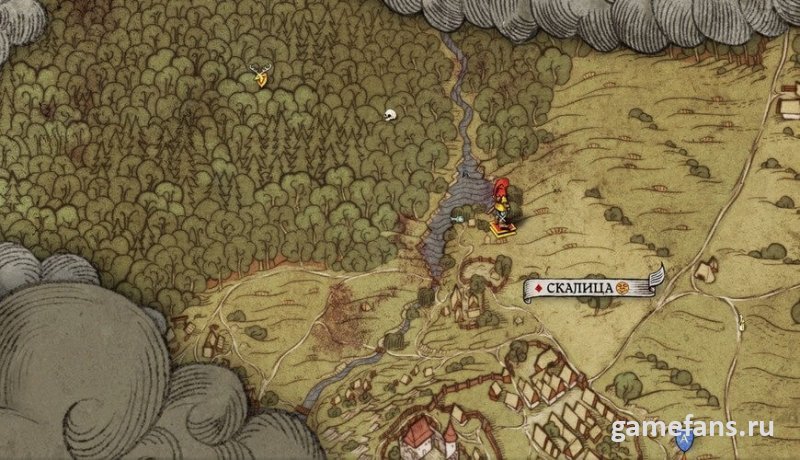Select the red knight player marker
Screen dimensions: 800x460
click(500, 204)
